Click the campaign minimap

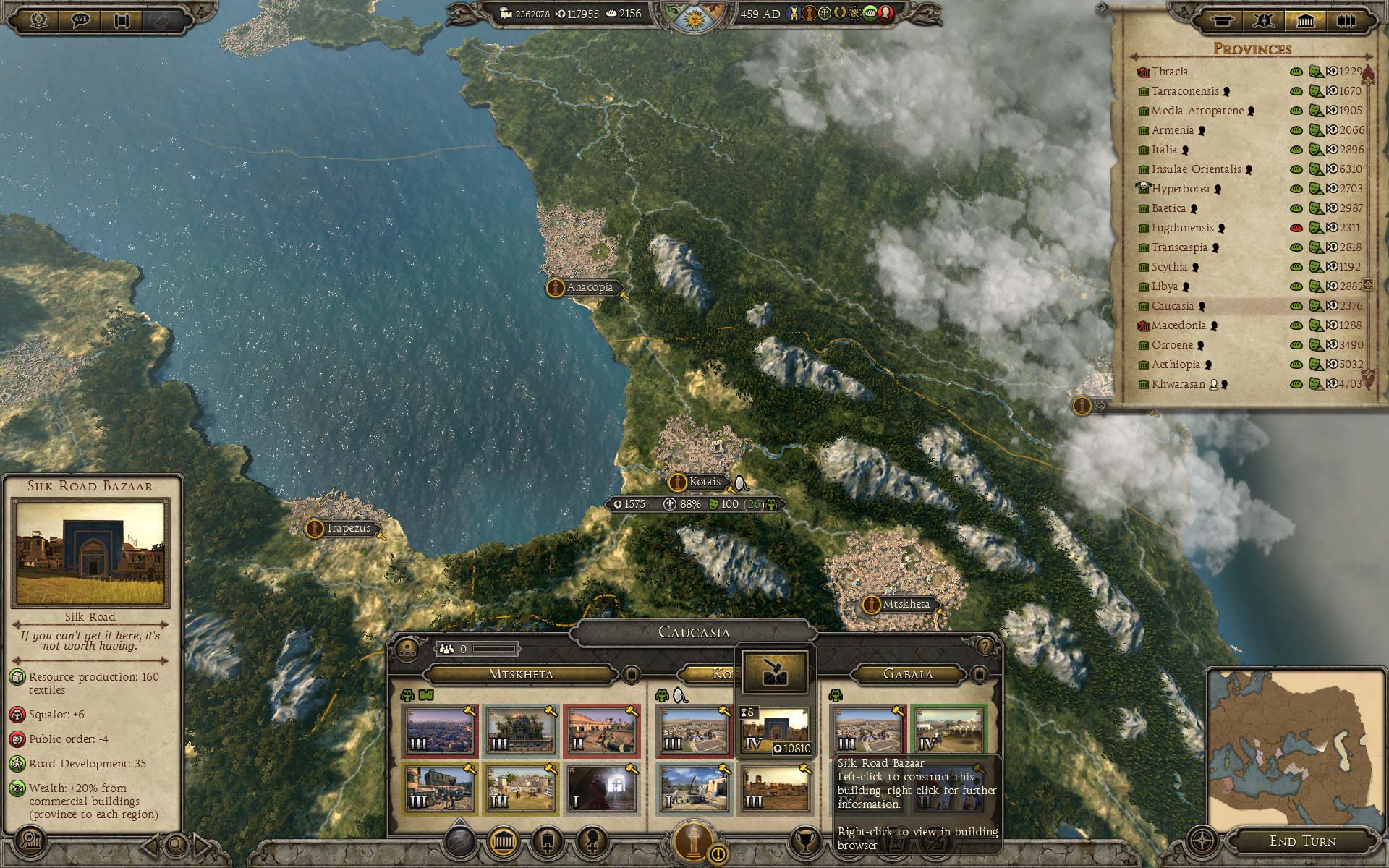pos(1293,745)
